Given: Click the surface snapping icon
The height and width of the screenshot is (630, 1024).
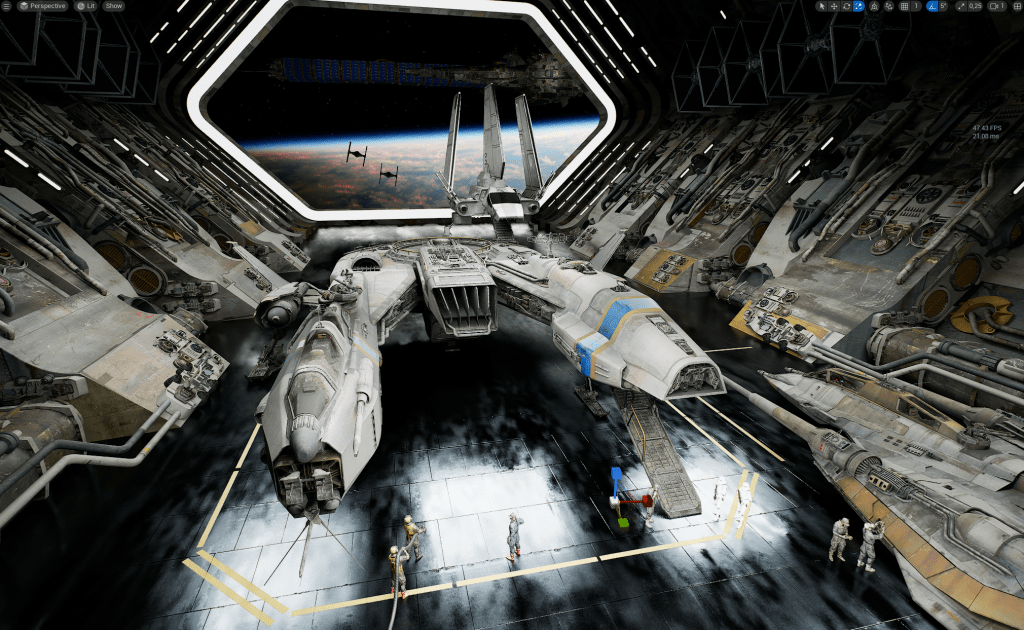Looking at the screenshot, I should pyautogui.click(x=889, y=6).
